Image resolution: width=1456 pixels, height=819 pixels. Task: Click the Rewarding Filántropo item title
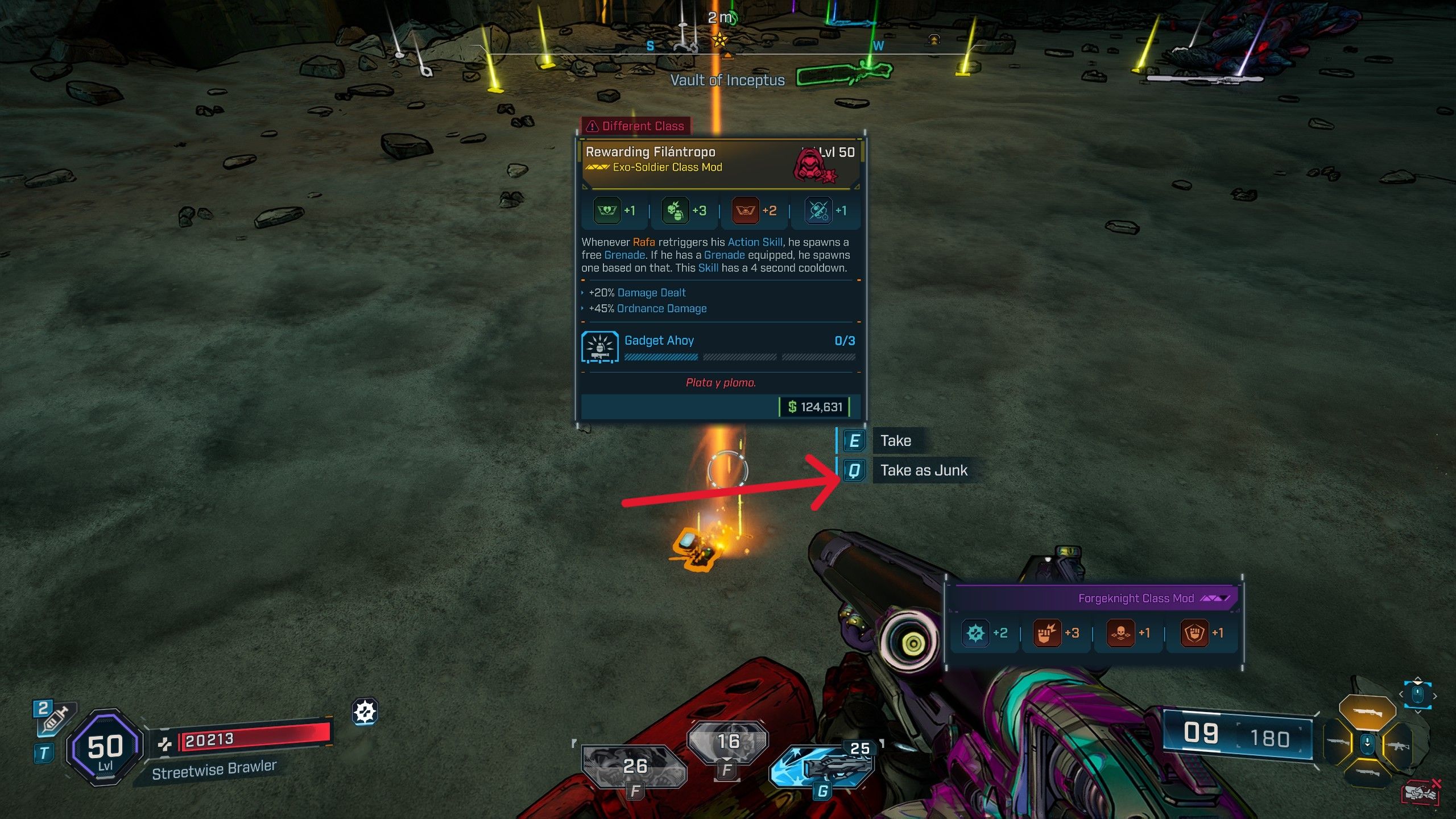click(x=650, y=152)
